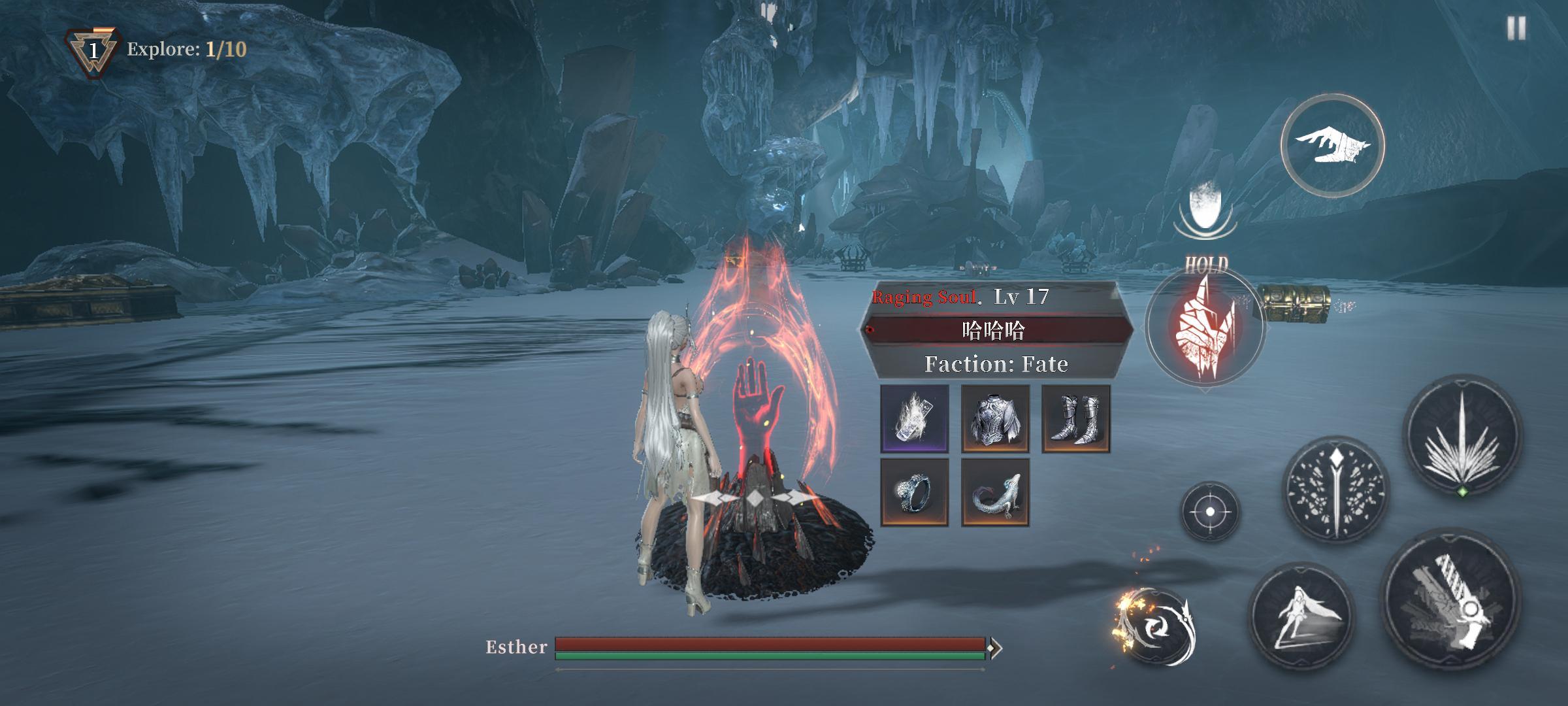Viewport: 1568px width, 706px height.
Task: Select the flaming card item slot
Action: (x=915, y=418)
